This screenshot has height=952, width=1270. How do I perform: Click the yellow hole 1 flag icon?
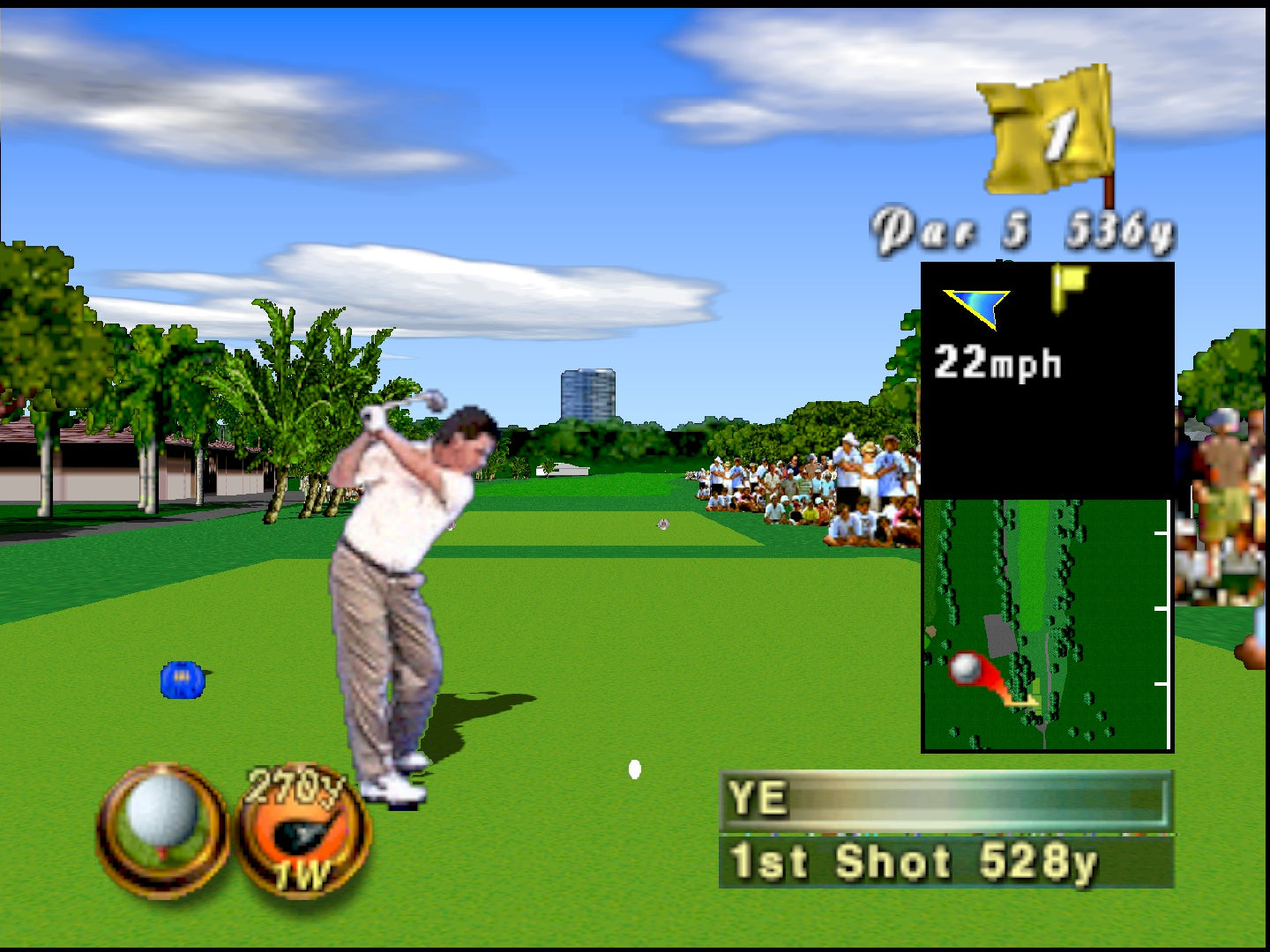coord(1050,132)
